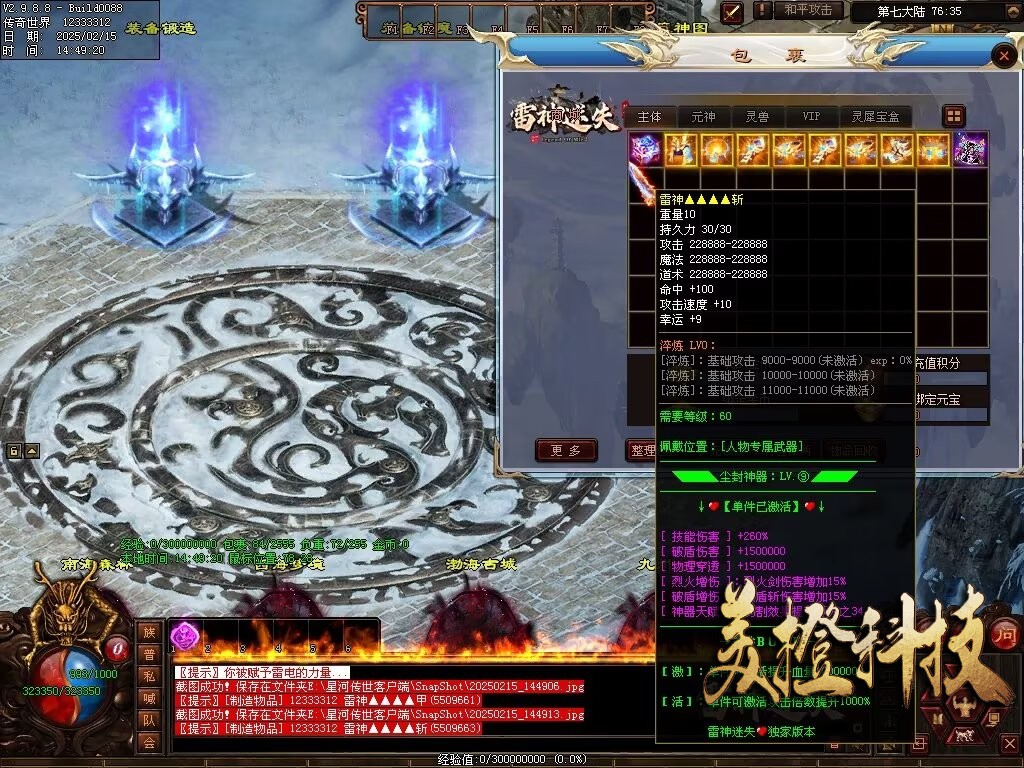
Task: Pick the purple dark figure item slot
Action: pos(969,150)
